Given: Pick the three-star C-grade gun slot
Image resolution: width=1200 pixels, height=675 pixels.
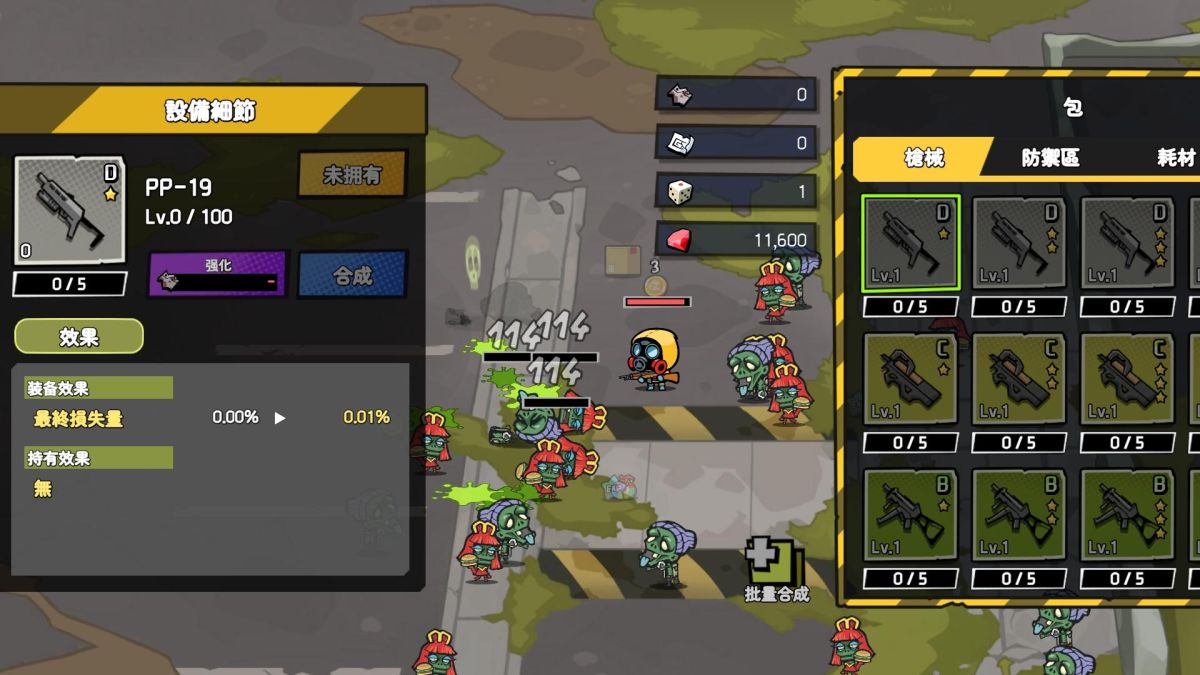Looking at the screenshot, I should click(x=1127, y=379).
